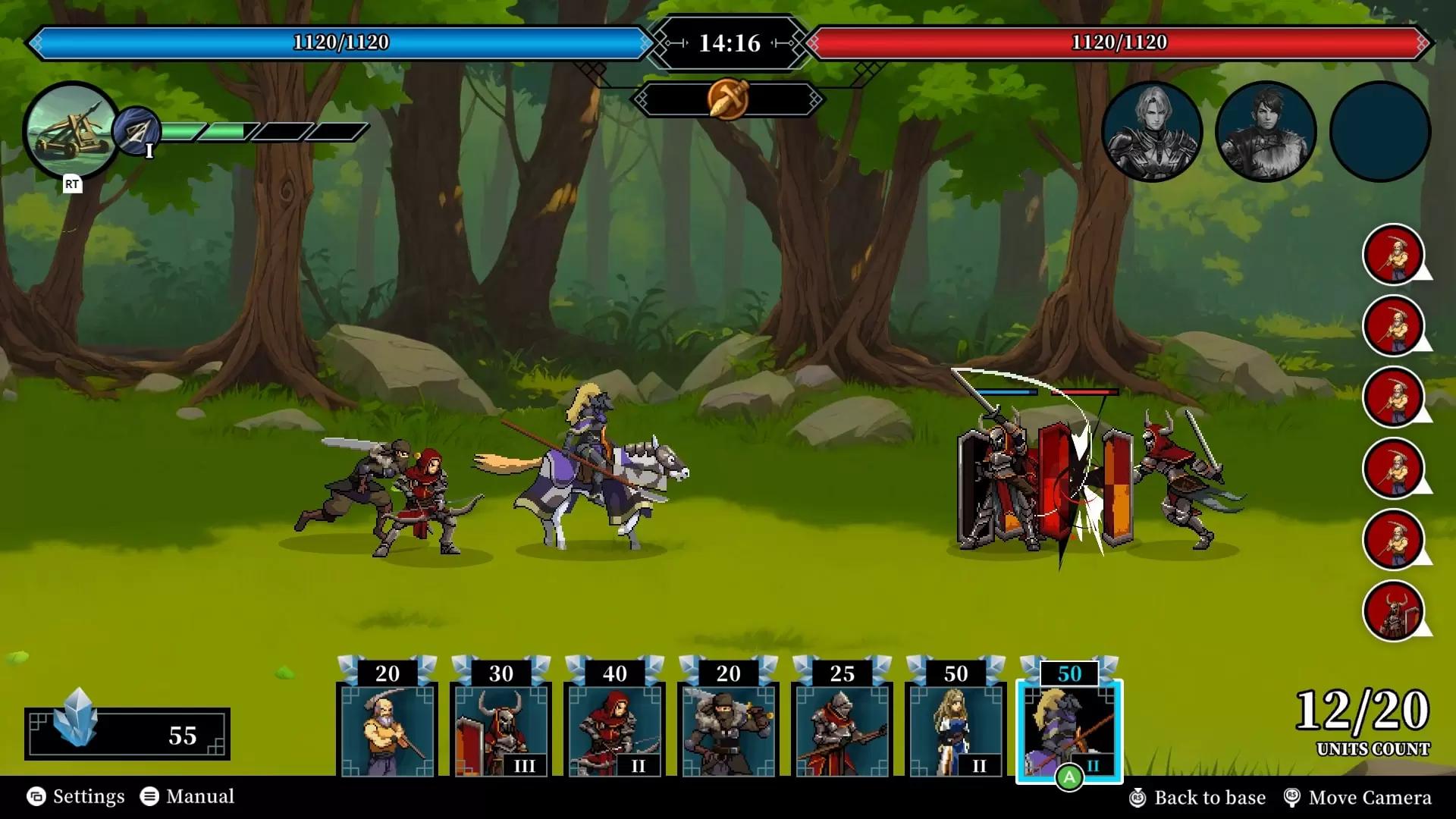The image size is (1456, 819).
Task: Summon the masked bandit swordsman card
Action: [x=728, y=728]
